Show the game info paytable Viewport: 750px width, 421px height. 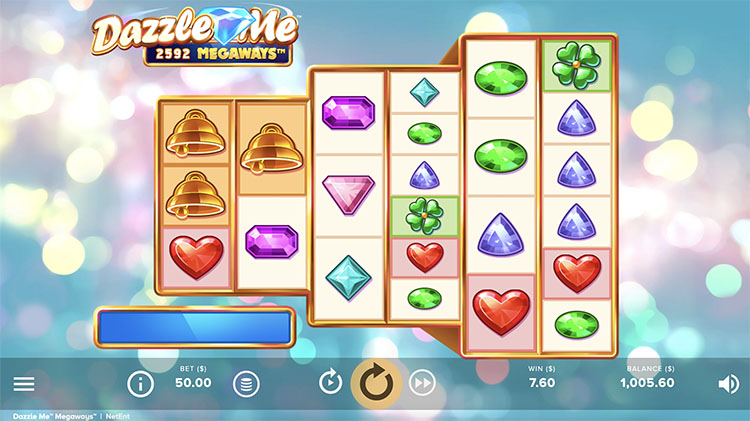(x=140, y=383)
